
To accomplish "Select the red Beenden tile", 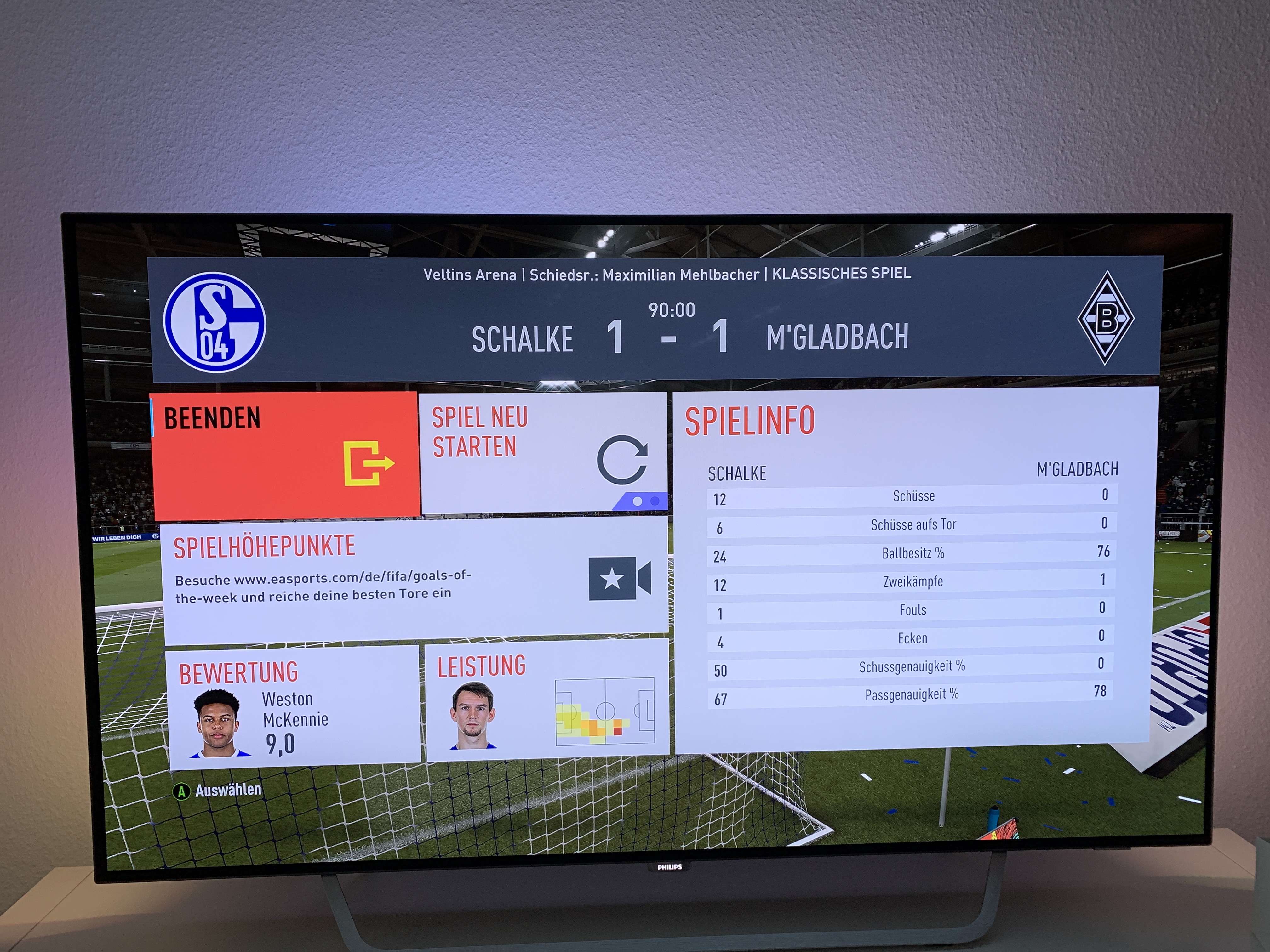I will pyautogui.click(x=285, y=455).
